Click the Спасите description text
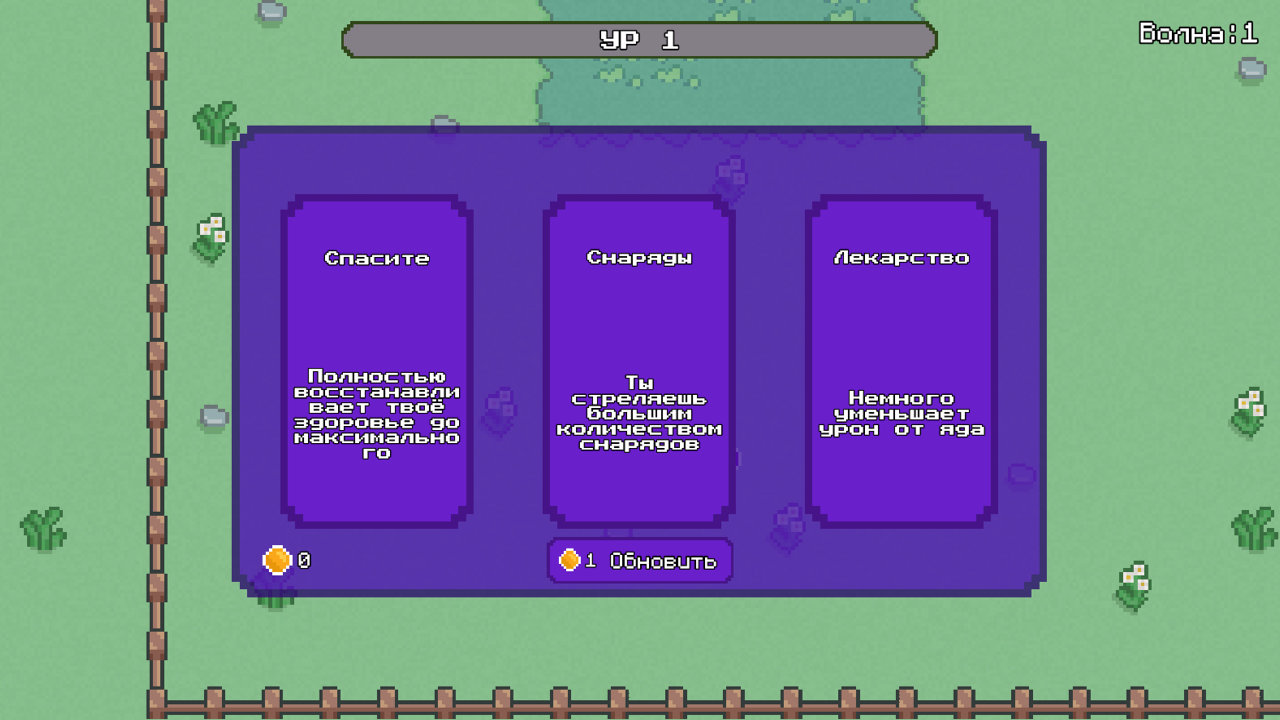 coord(376,413)
